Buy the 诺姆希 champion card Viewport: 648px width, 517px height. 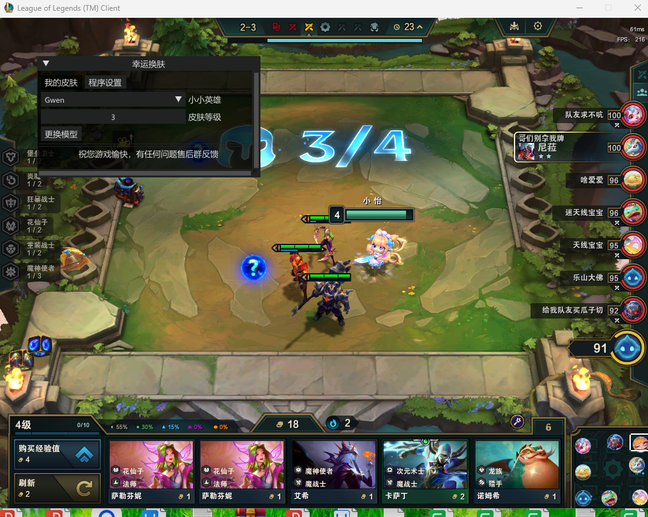[516, 471]
